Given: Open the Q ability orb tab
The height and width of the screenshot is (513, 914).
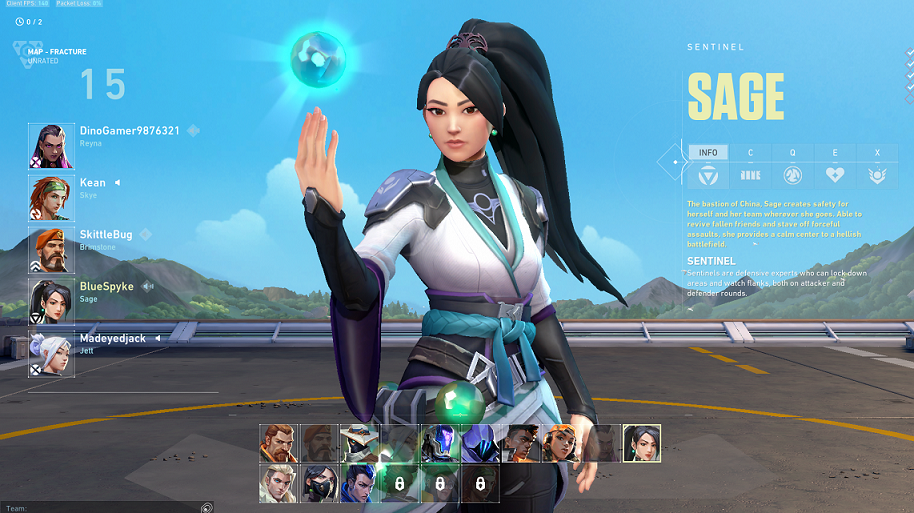Looking at the screenshot, I should coord(792,168).
